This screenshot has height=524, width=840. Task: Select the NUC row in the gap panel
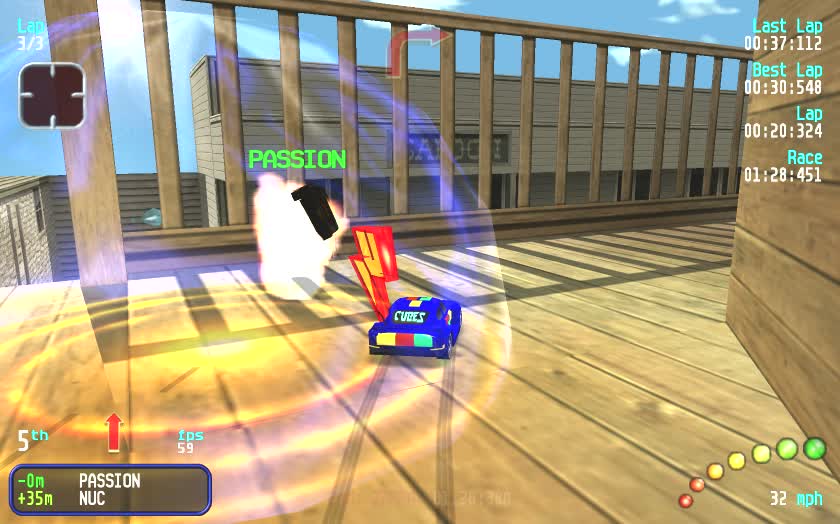coord(110,498)
